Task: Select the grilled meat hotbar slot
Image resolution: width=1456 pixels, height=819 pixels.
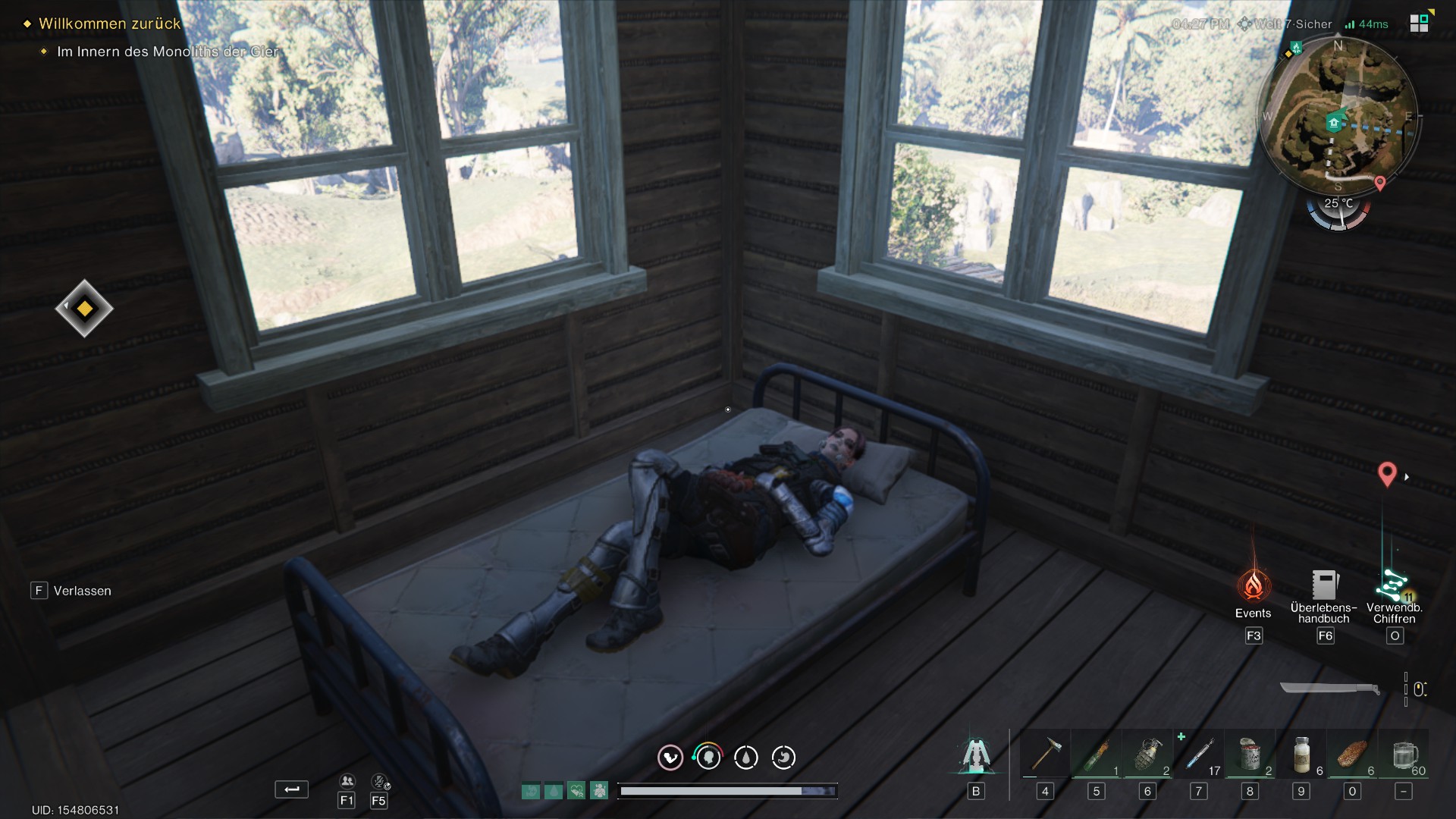Action: point(1352,755)
